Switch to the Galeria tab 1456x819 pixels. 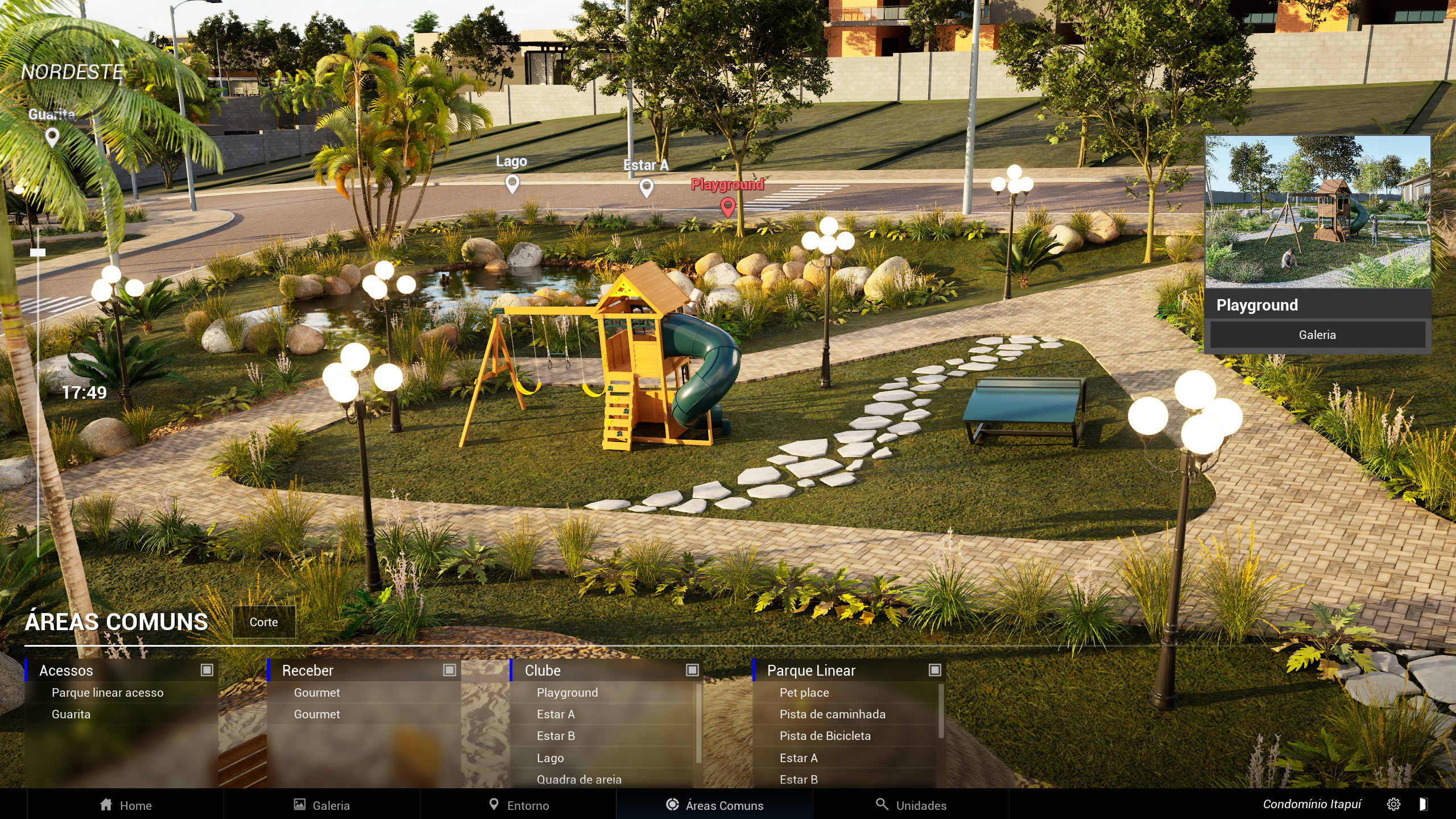pyautogui.click(x=322, y=805)
